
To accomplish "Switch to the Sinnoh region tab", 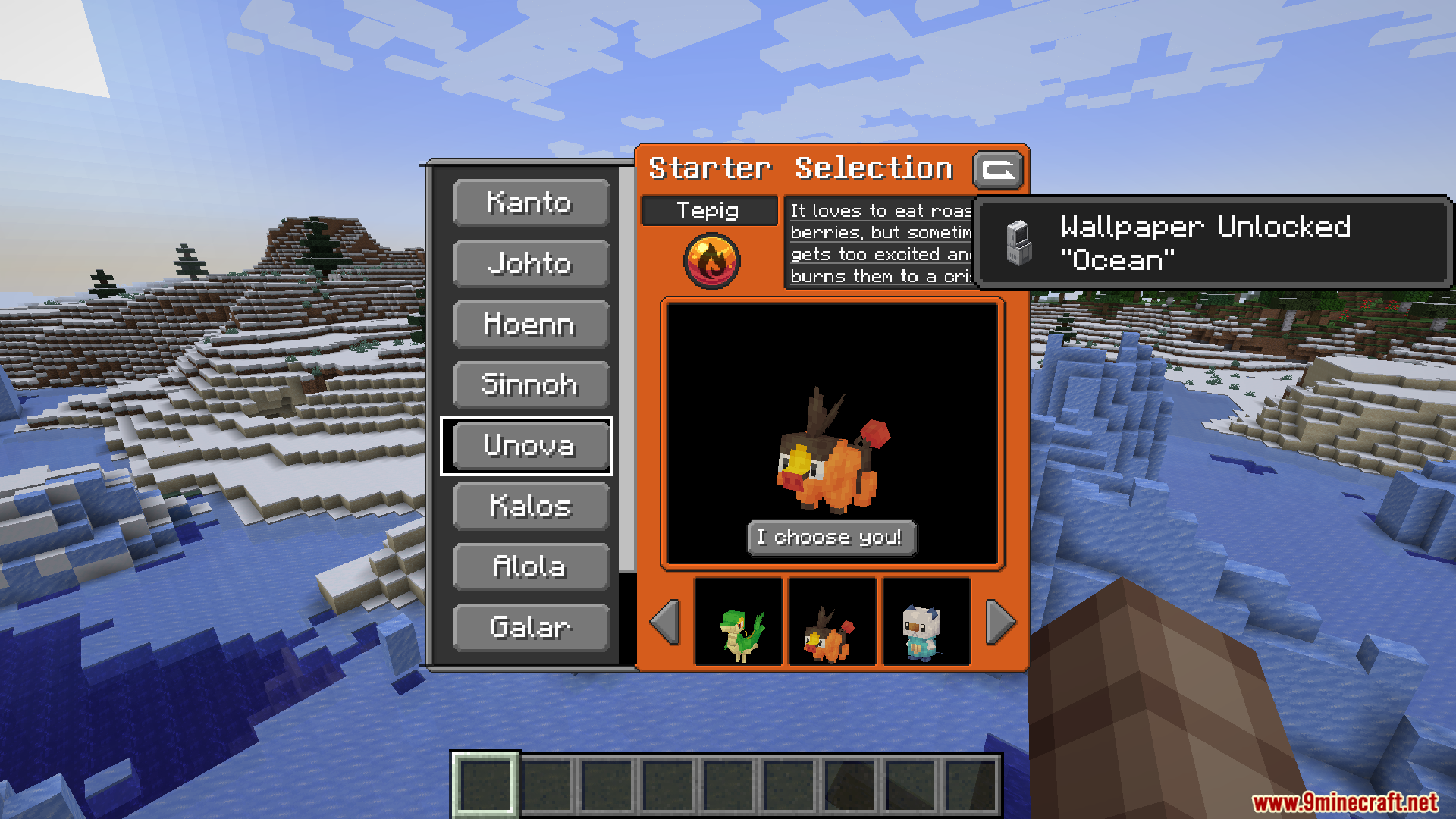I will (x=530, y=385).
